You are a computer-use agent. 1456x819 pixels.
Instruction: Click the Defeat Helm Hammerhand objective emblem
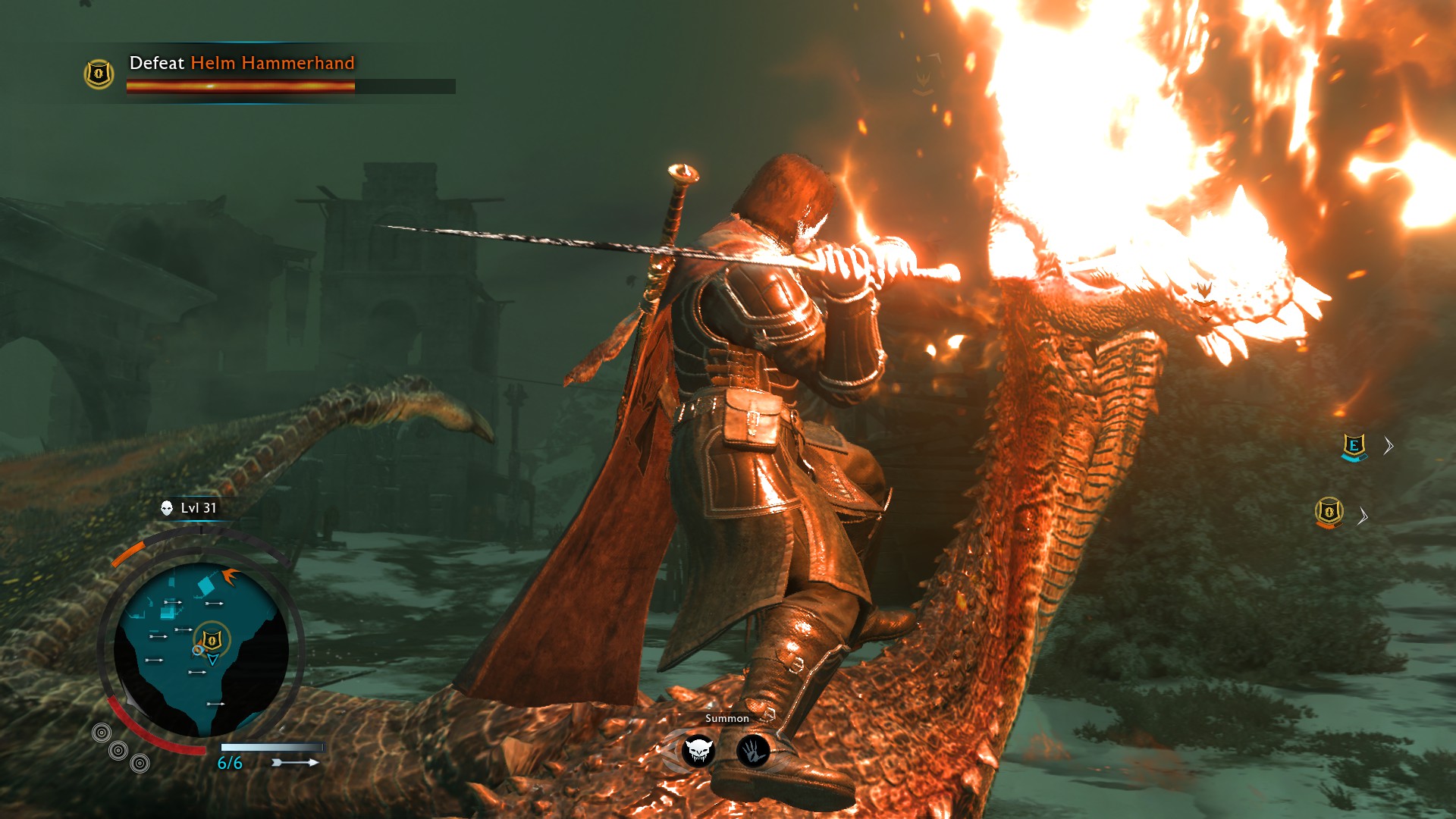(99, 74)
